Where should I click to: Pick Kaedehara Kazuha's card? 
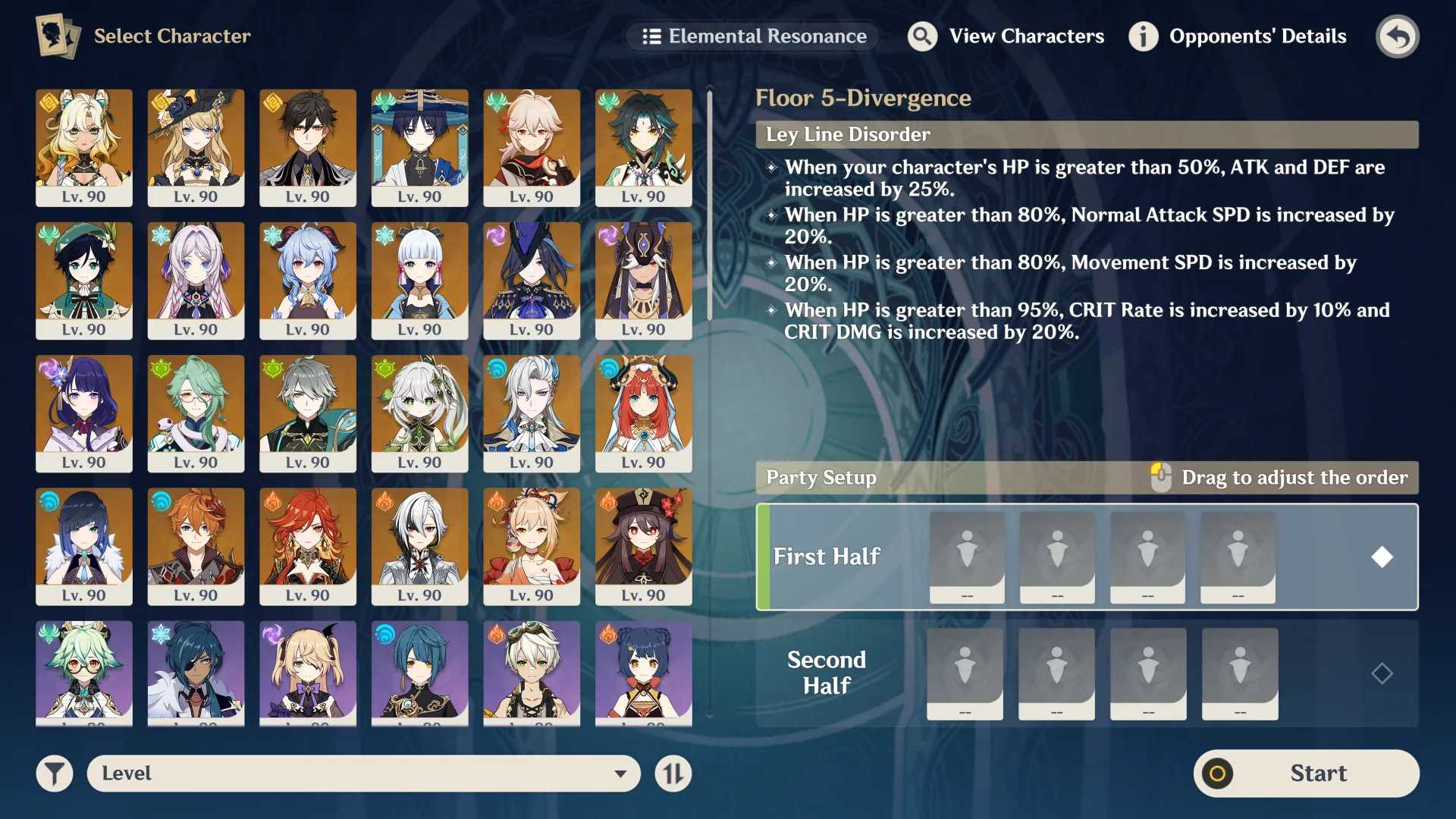pos(532,147)
